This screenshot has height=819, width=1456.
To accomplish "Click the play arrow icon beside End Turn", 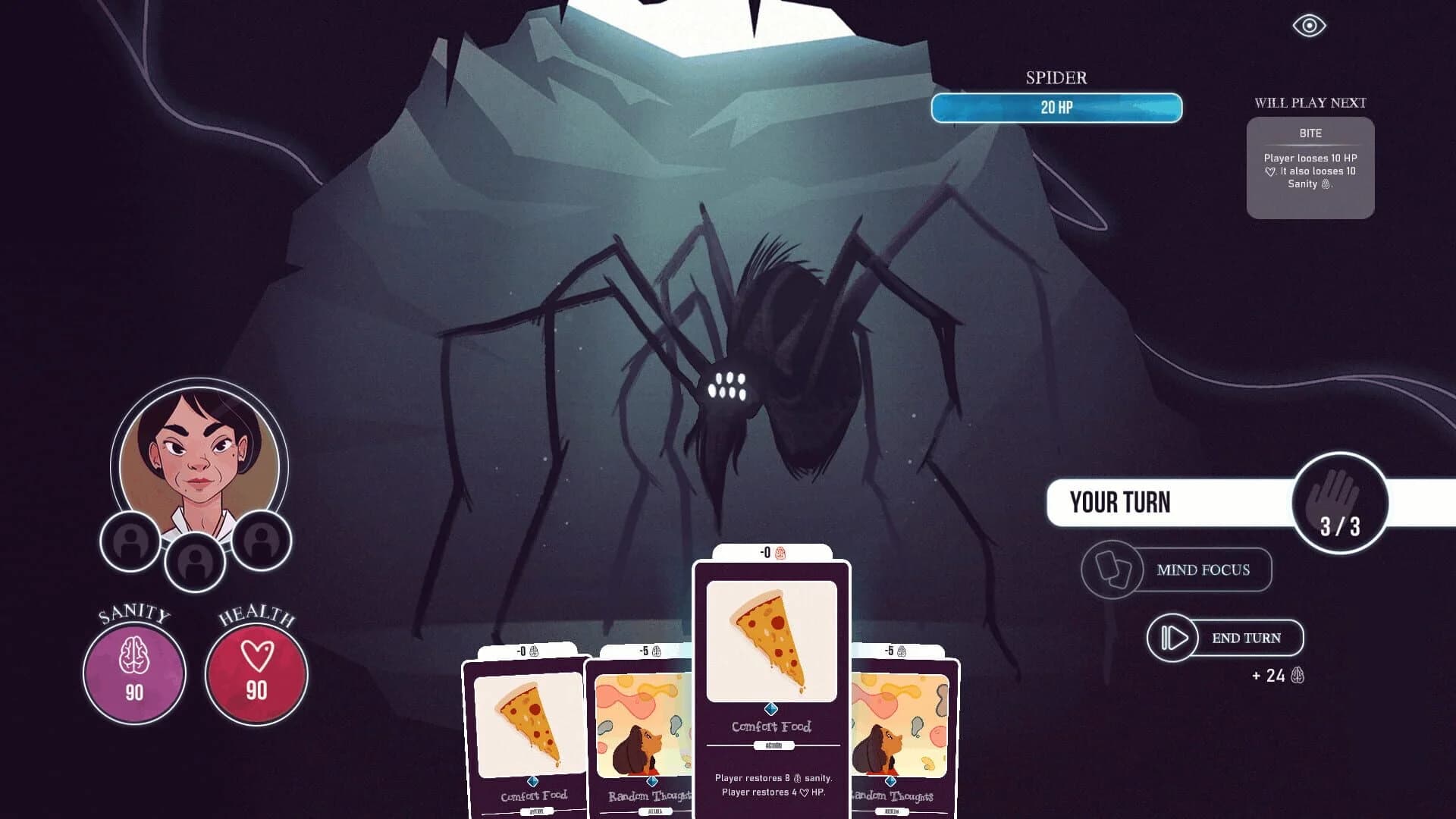I will click(x=1172, y=638).
